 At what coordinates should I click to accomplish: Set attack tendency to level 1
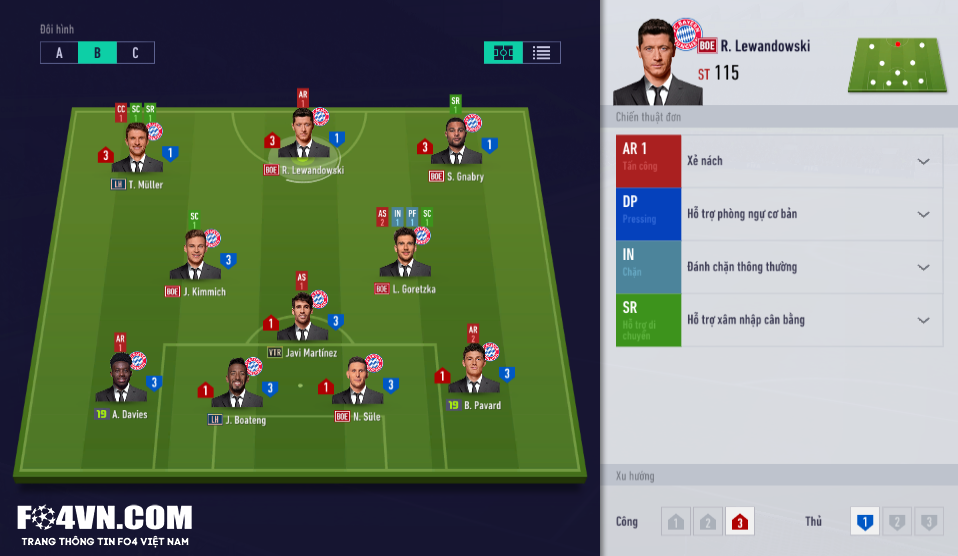676,521
